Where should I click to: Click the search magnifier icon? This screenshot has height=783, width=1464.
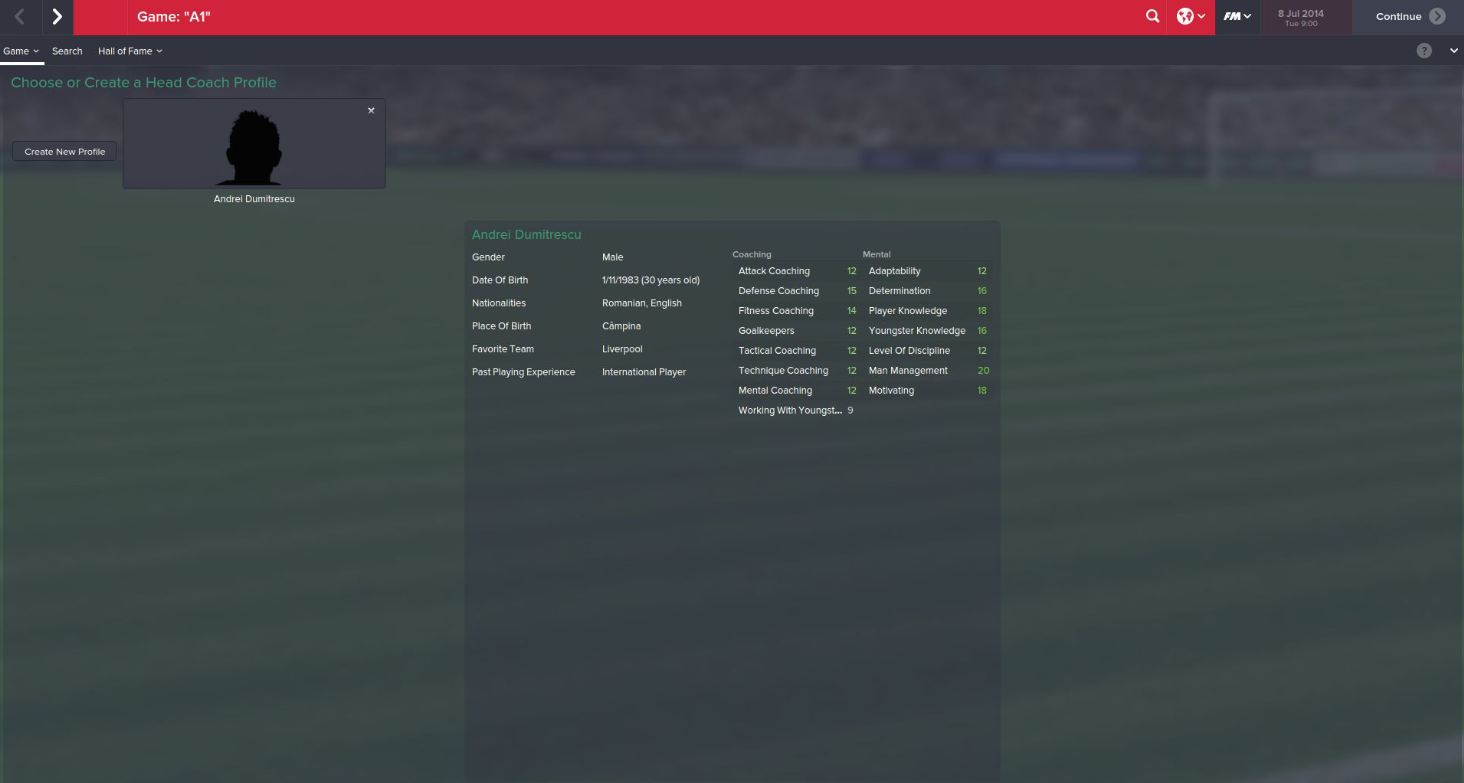click(x=1152, y=16)
